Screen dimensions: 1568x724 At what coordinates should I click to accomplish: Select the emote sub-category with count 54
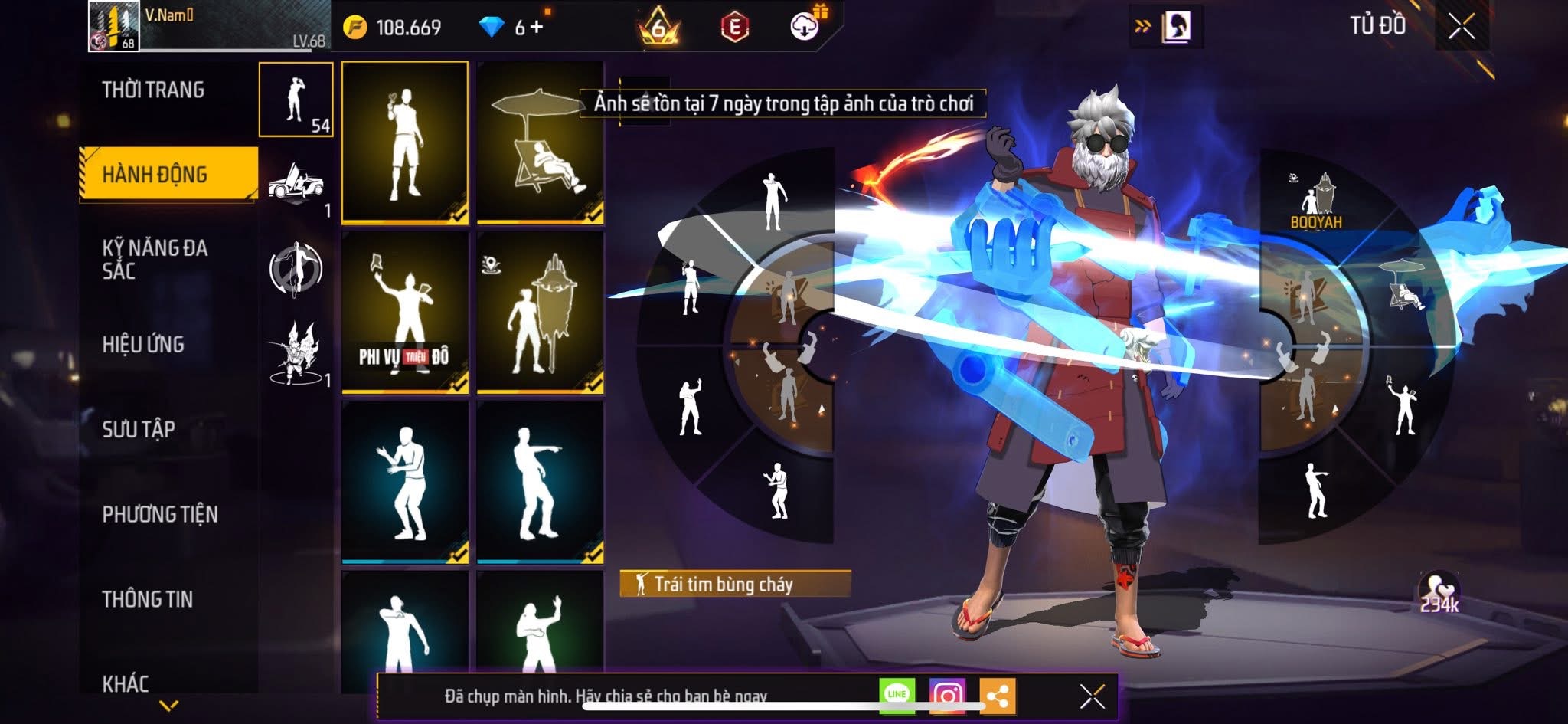pyautogui.click(x=296, y=100)
